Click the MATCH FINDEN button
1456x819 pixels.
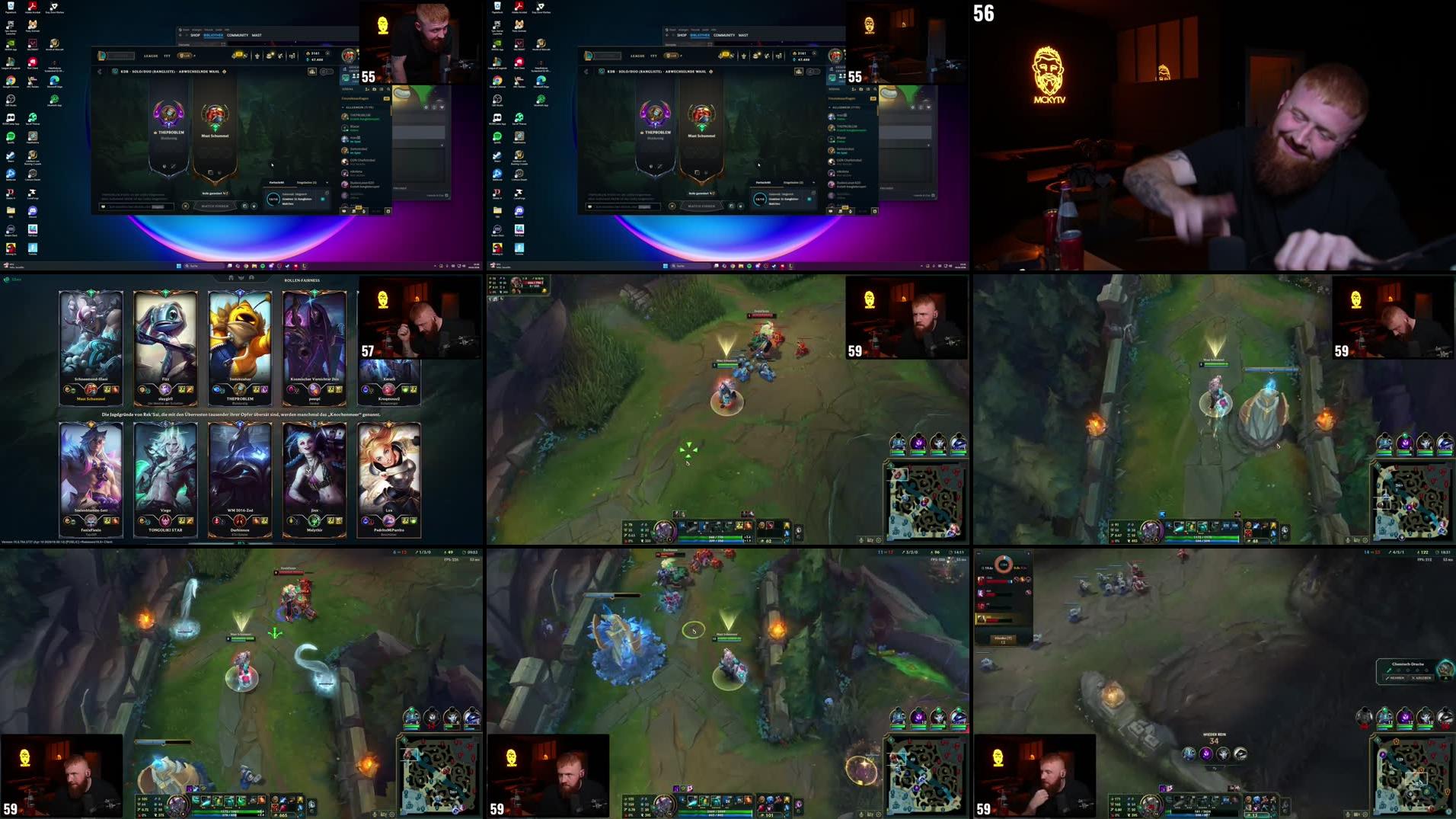pos(215,206)
